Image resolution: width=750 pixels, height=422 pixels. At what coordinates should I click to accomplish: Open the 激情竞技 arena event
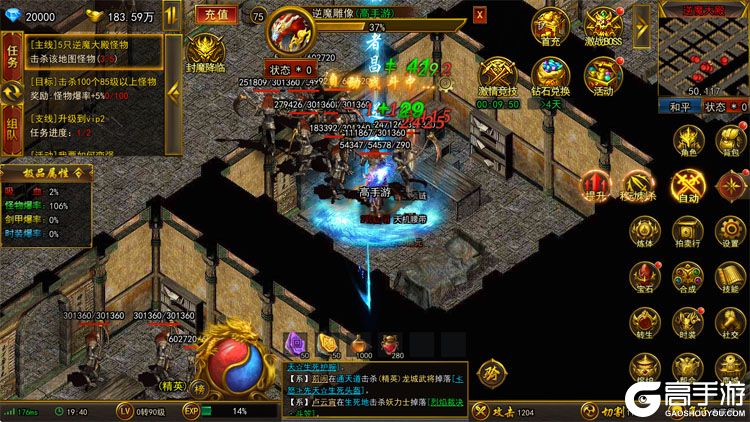(x=497, y=76)
